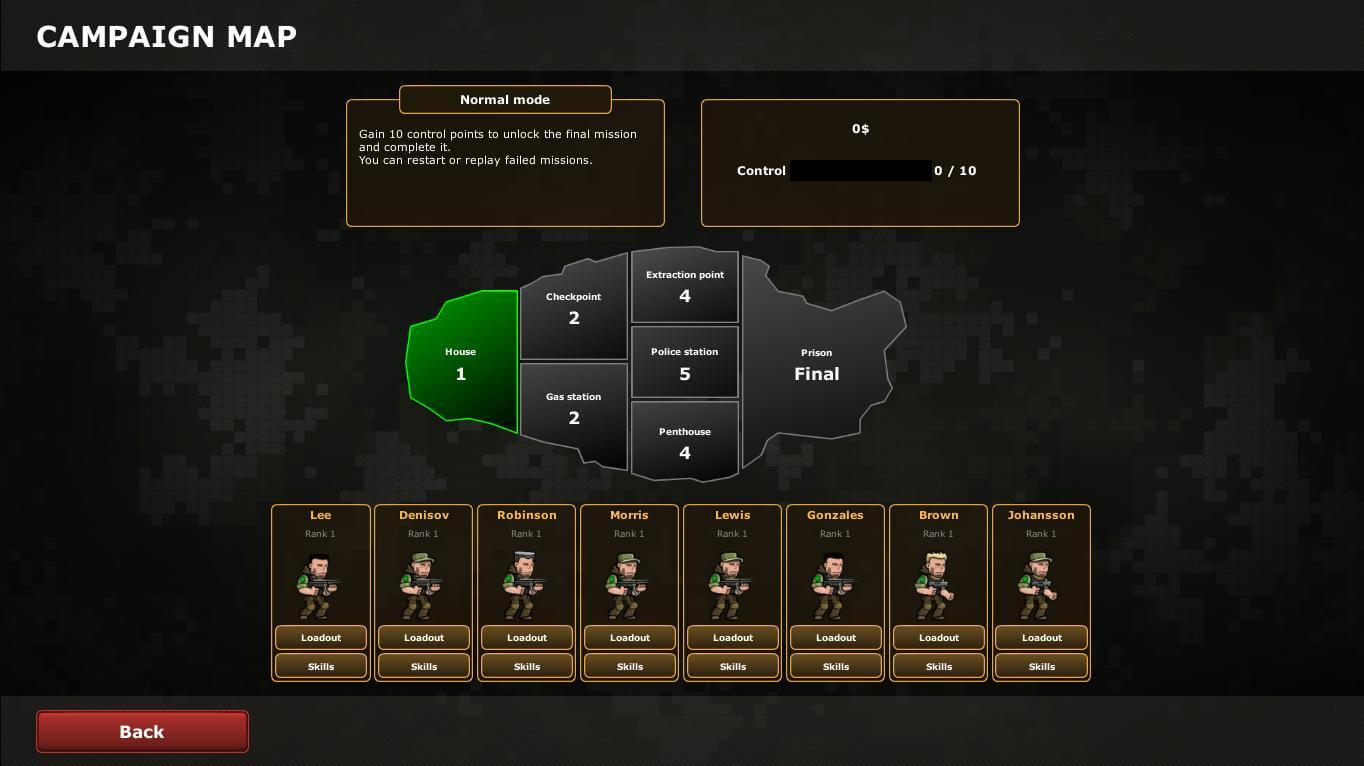Viewport: 1364px width, 766px height.
Task: Select the Police station mission
Action: point(685,363)
